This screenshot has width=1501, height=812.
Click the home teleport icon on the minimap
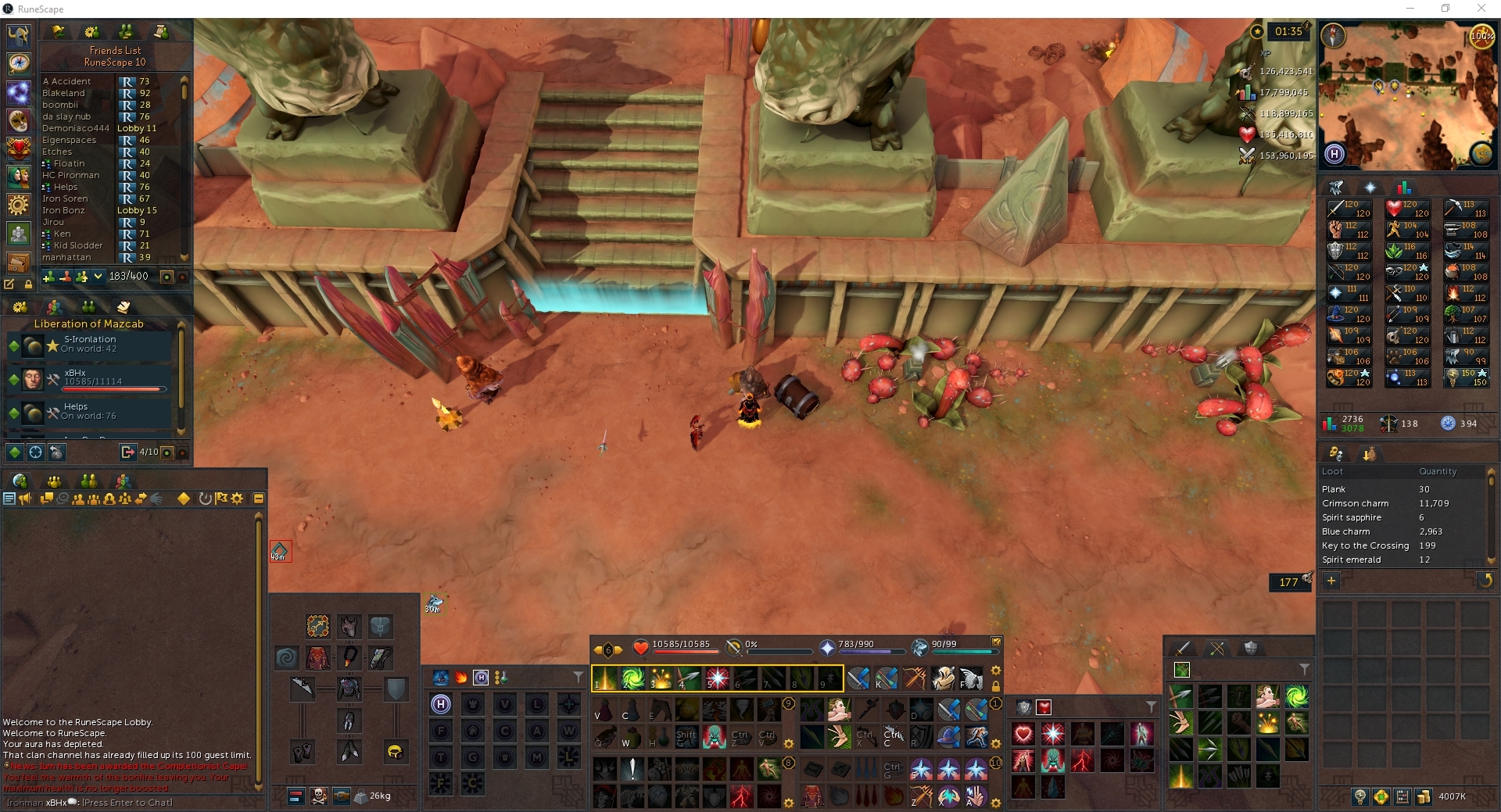1335,154
